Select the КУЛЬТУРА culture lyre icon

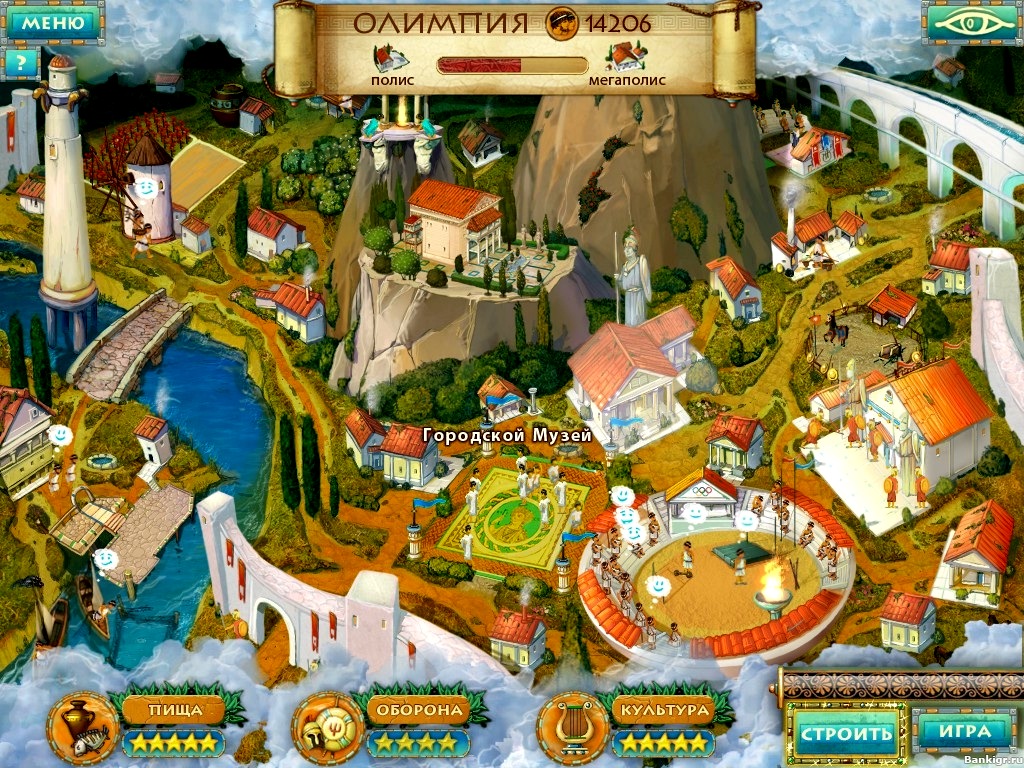pyautogui.click(x=570, y=723)
